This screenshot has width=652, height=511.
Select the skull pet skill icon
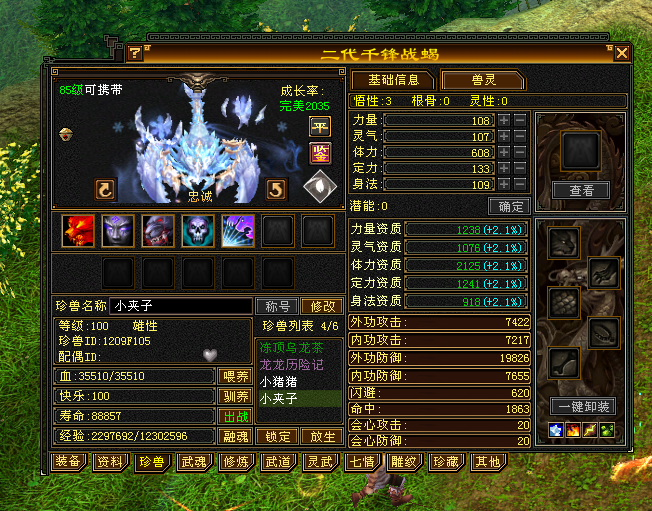197,230
